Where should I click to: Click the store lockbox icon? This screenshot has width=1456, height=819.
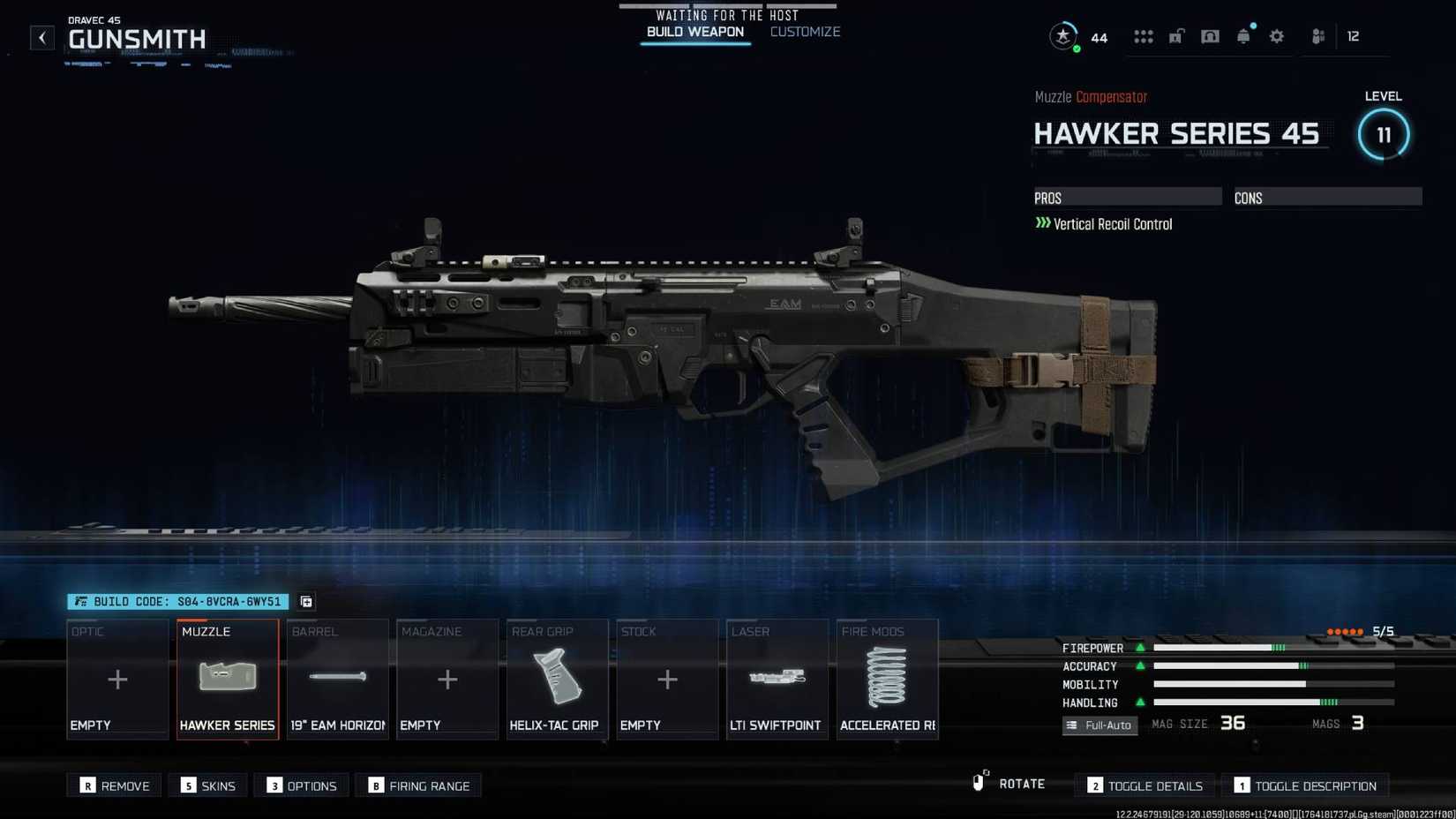(1176, 36)
